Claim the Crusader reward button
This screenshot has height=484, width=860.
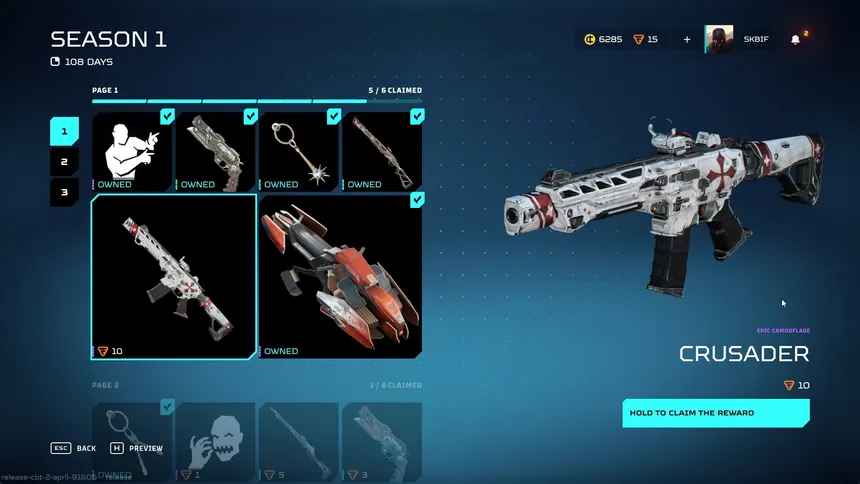pyautogui.click(x=715, y=413)
